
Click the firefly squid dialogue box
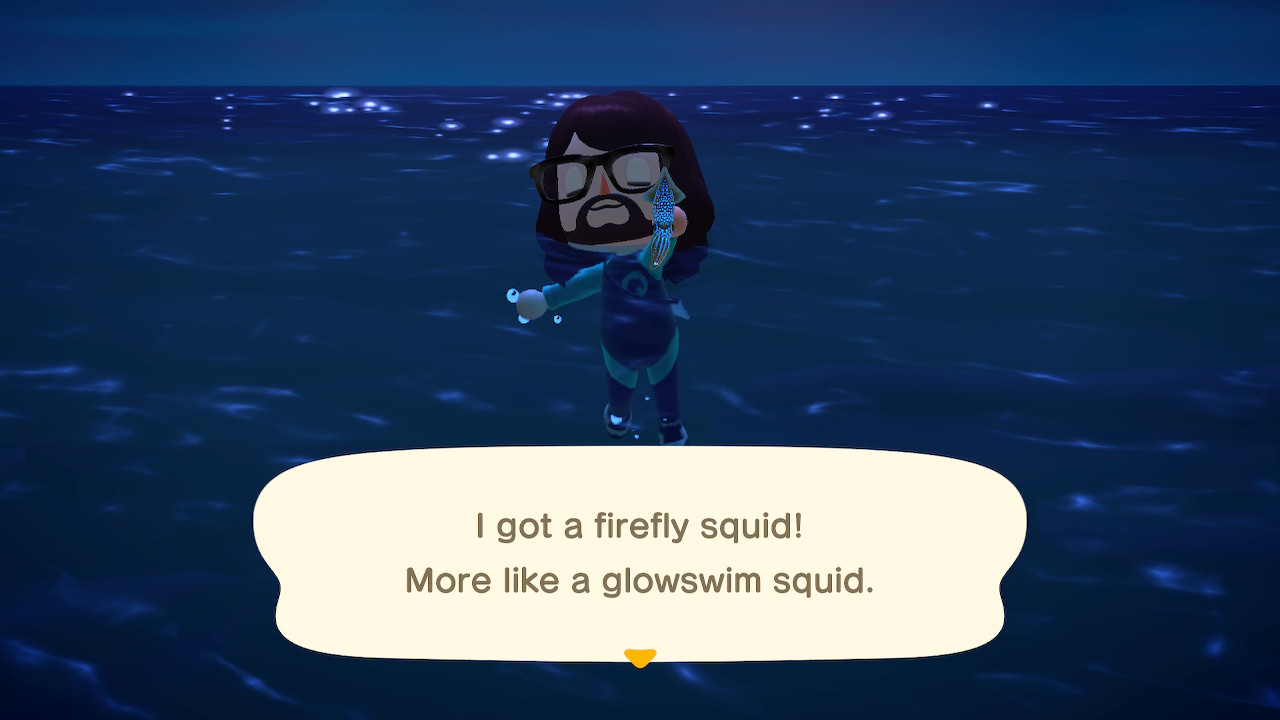[x=640, y=553]
